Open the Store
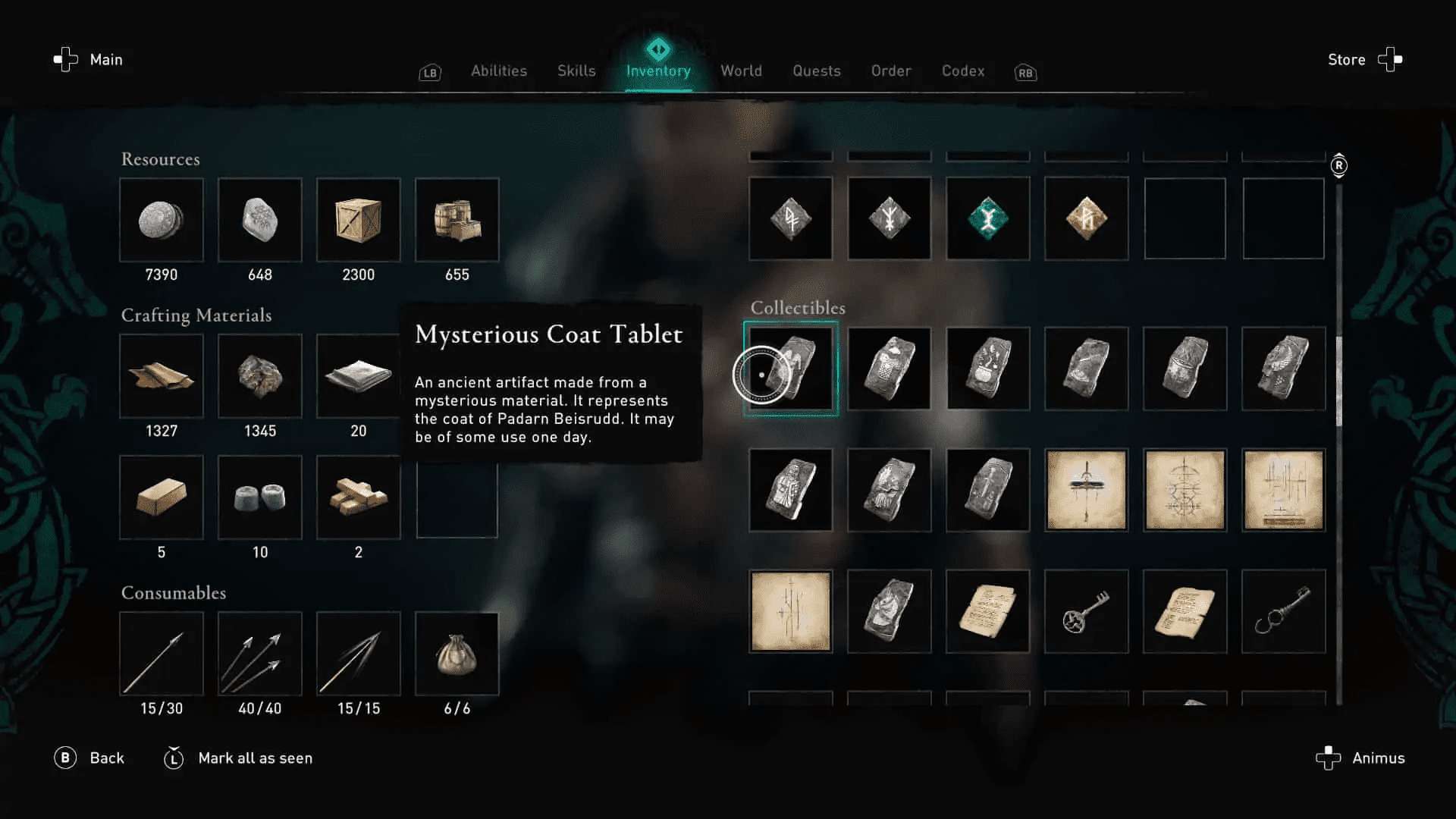 [1346, 60]
